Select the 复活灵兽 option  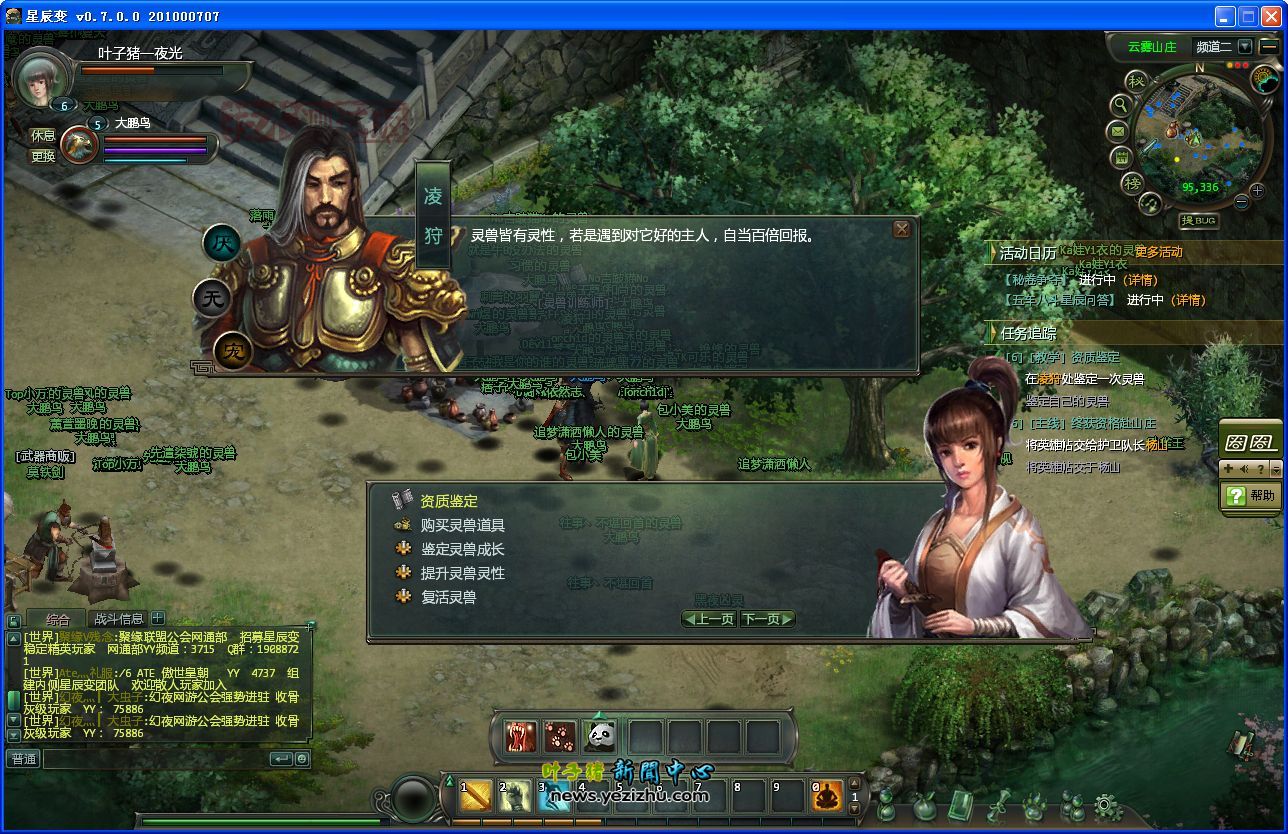[x=448, y=597]
